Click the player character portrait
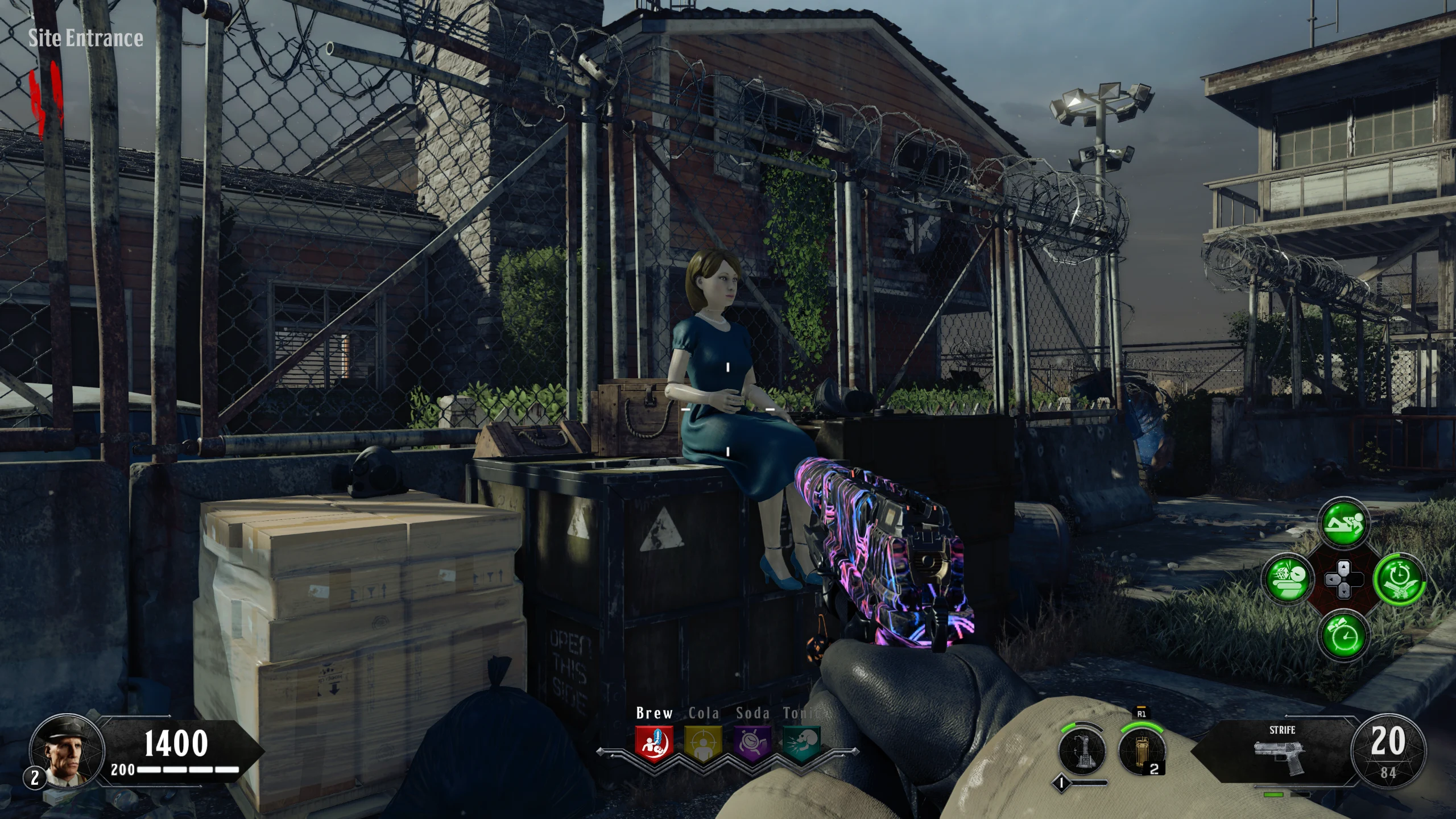1456x819 pixels. [x=67, y=750]
